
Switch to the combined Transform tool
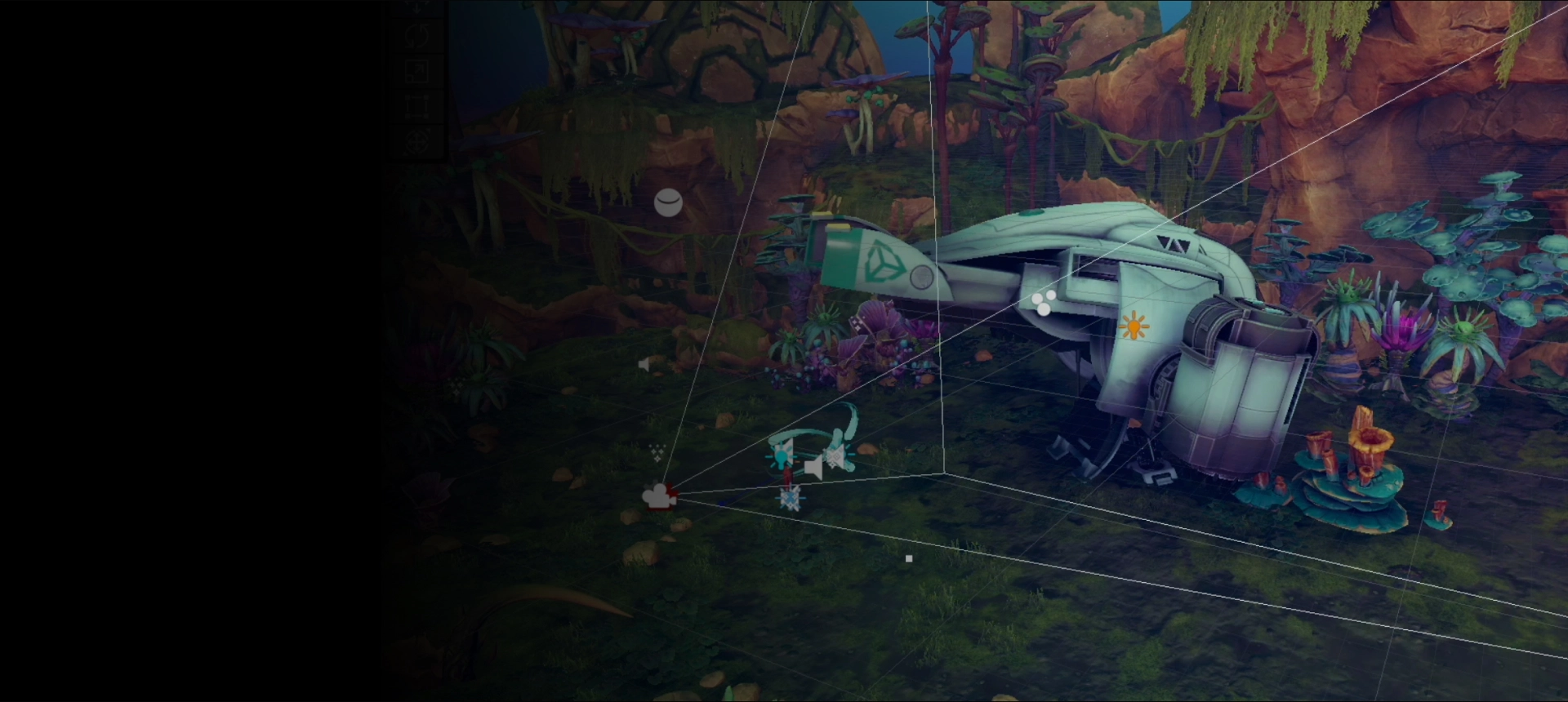[x=417, y=142]
